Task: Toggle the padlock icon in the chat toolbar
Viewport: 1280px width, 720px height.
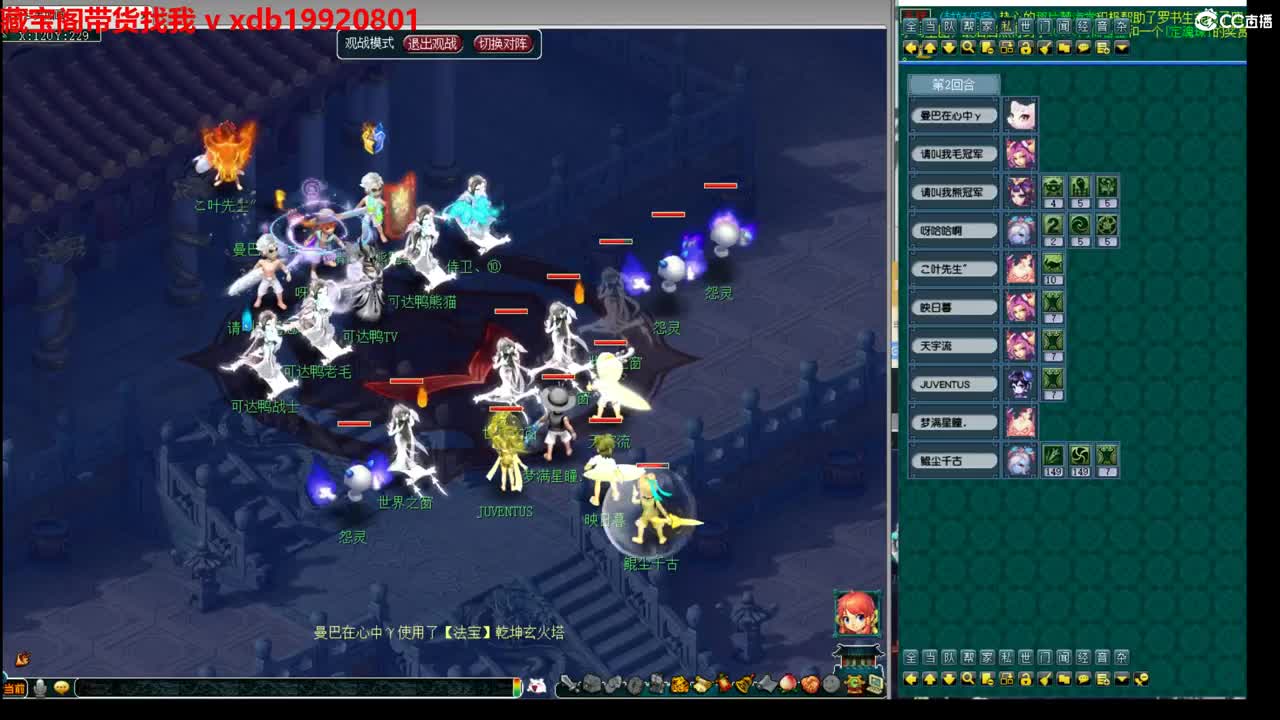Action: (1026, 679)
